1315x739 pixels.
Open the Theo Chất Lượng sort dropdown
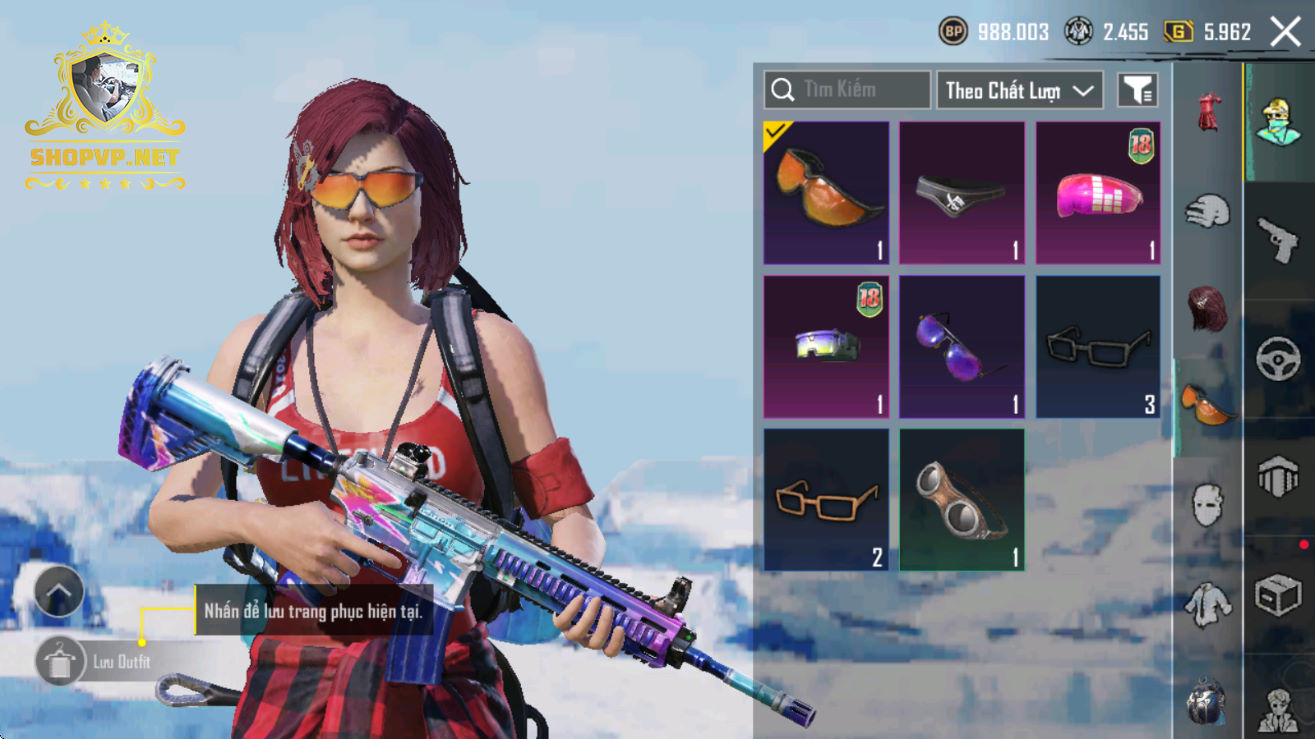tap(1019, 90)
